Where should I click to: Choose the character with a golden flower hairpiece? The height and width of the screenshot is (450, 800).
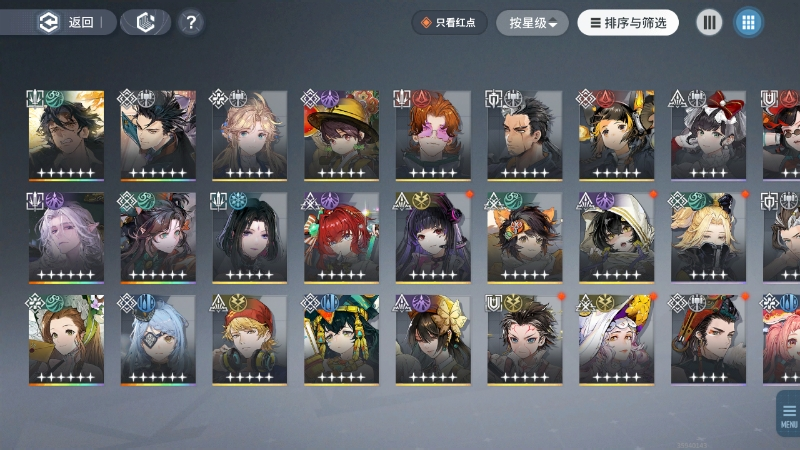coord(434,340)
